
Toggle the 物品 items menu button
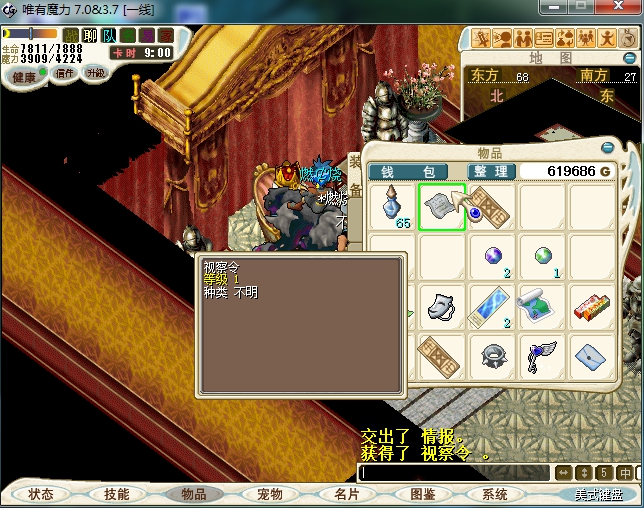coord(192,494)
